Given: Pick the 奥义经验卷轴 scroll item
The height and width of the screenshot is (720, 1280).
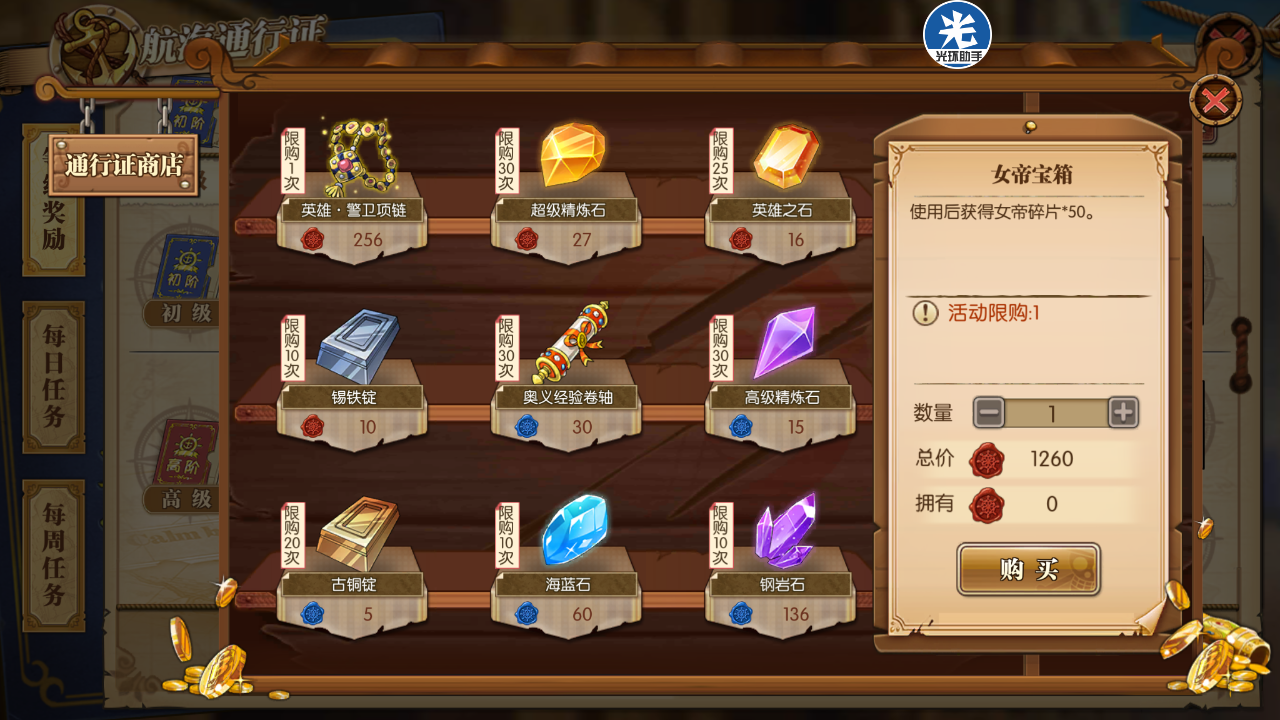Looking at the screenshot, I should coord(571,345).
